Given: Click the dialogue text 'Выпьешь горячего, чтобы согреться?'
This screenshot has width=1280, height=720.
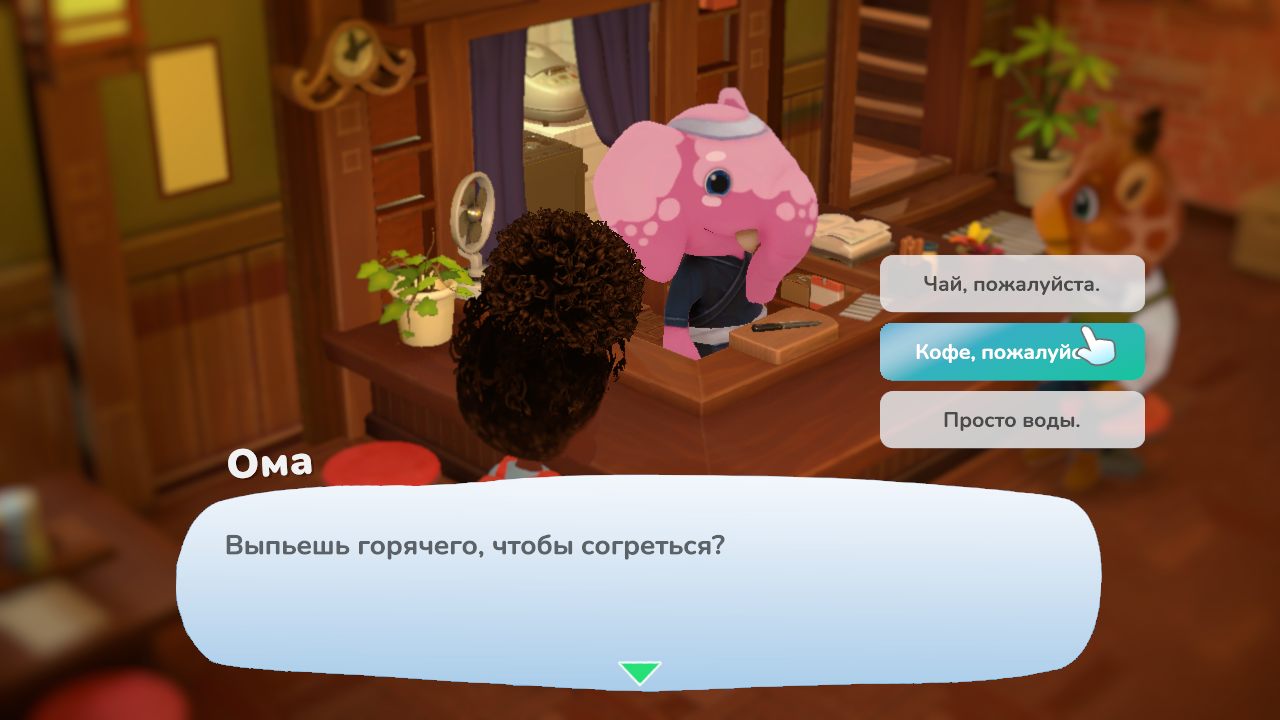Looking at the screenshot, I should (470, 545).
